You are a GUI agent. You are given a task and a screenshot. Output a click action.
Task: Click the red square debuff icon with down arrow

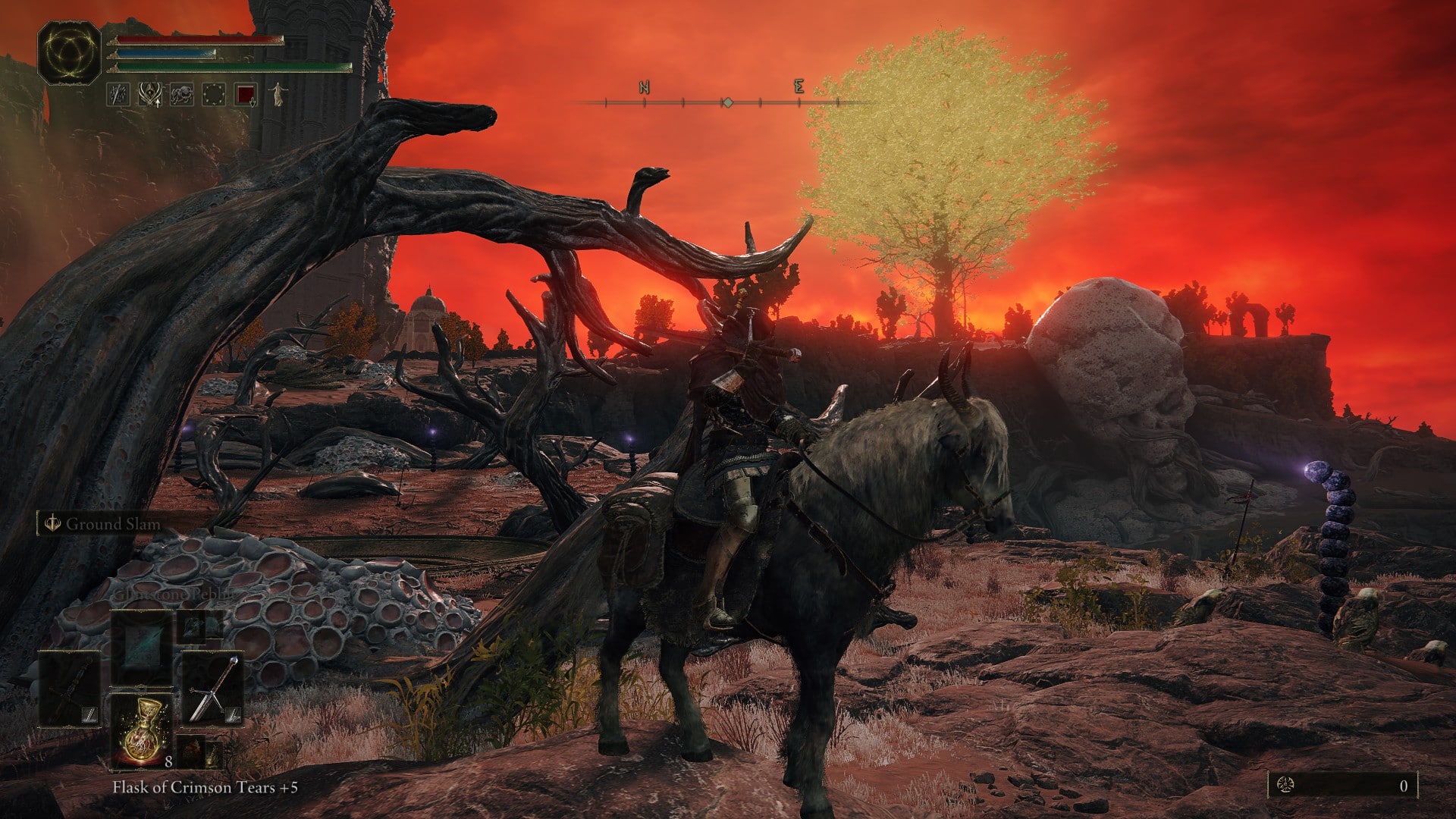coord(246,95)
